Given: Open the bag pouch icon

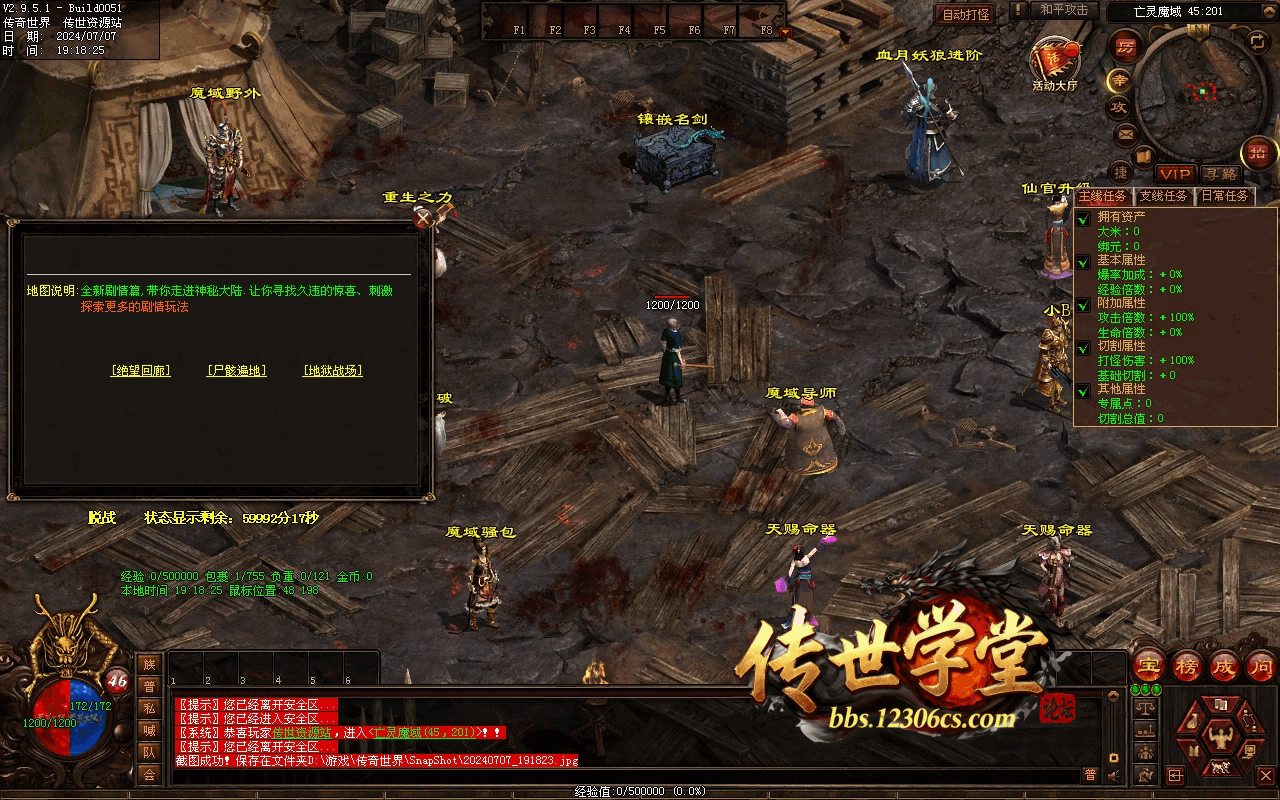Looking at the screenshot, I should pos(1191,722).
